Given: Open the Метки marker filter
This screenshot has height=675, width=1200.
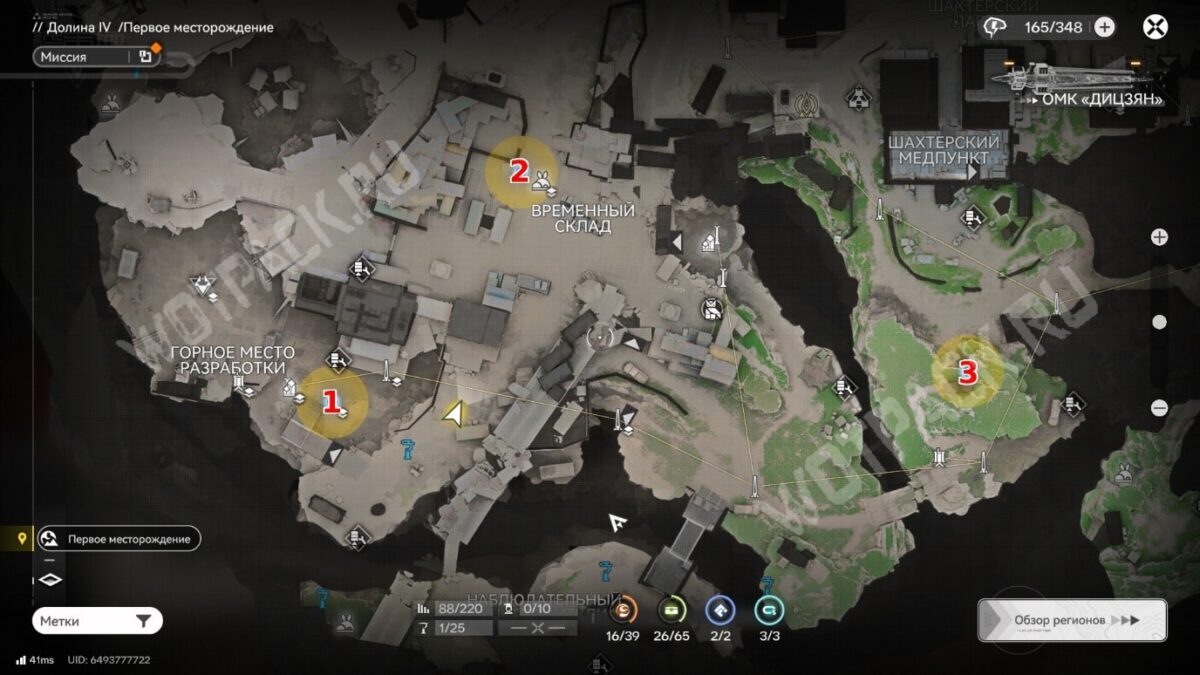Looking at the screenshot, I should [x=97, y=621].
